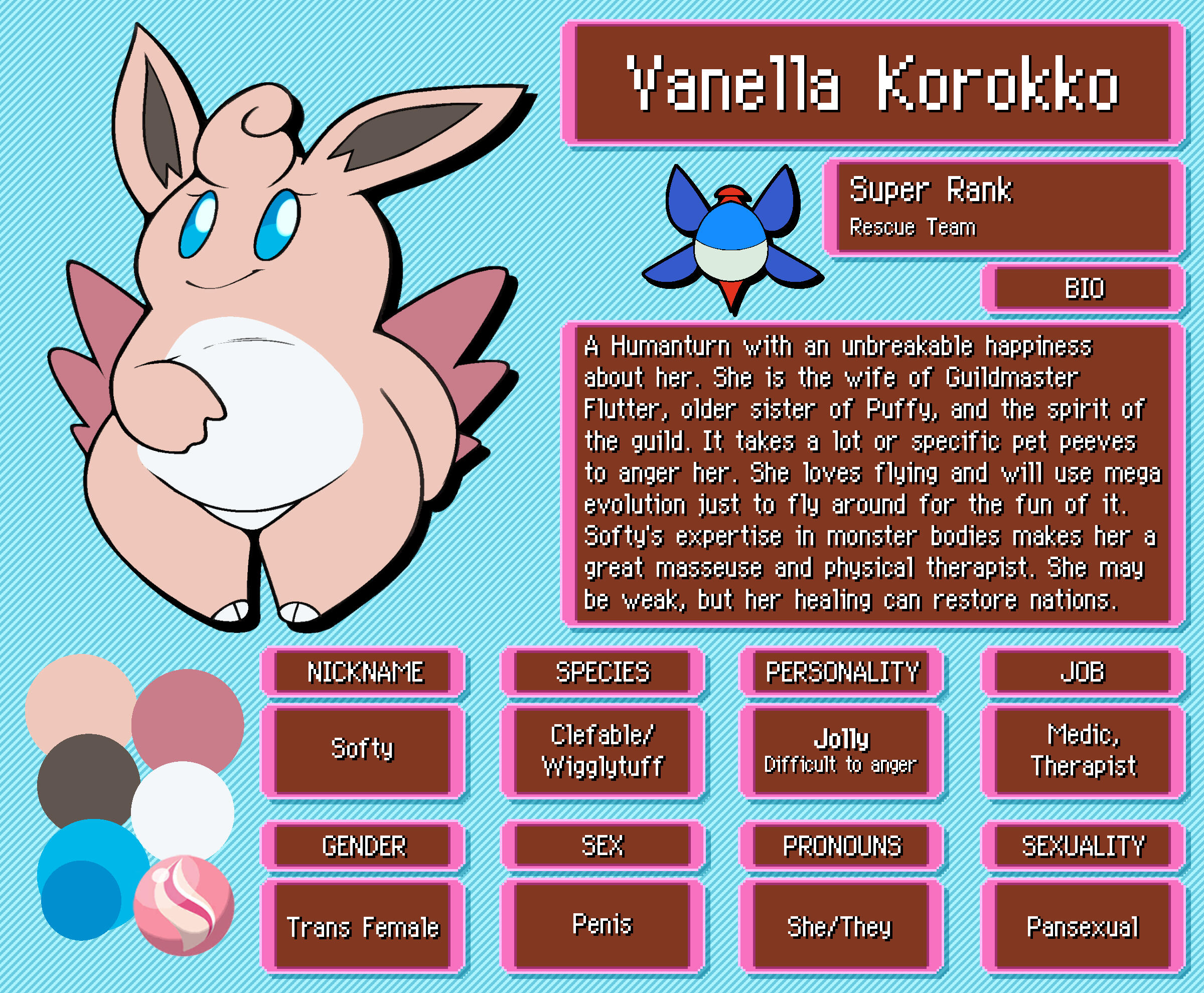
Task: Select the She/They pronouns box
Action: pos(840,927)
